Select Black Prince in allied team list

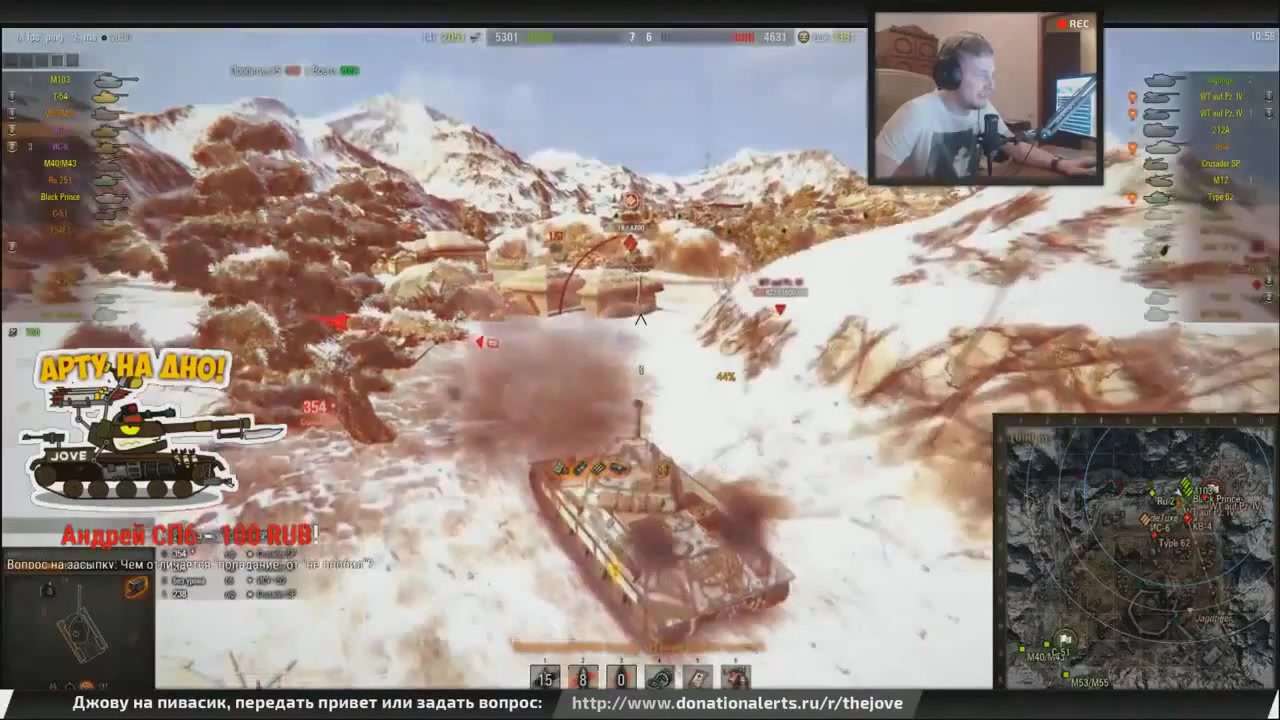(x=60, y=196)
